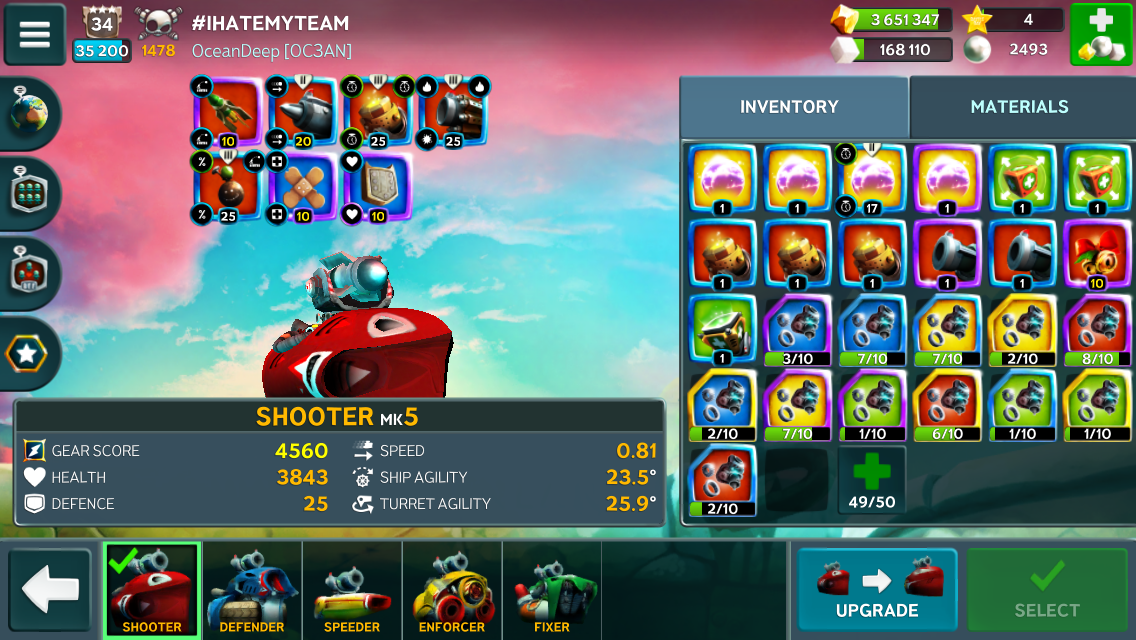
Task: Select the item piece showing 8/10
Action: (1096, 330)
